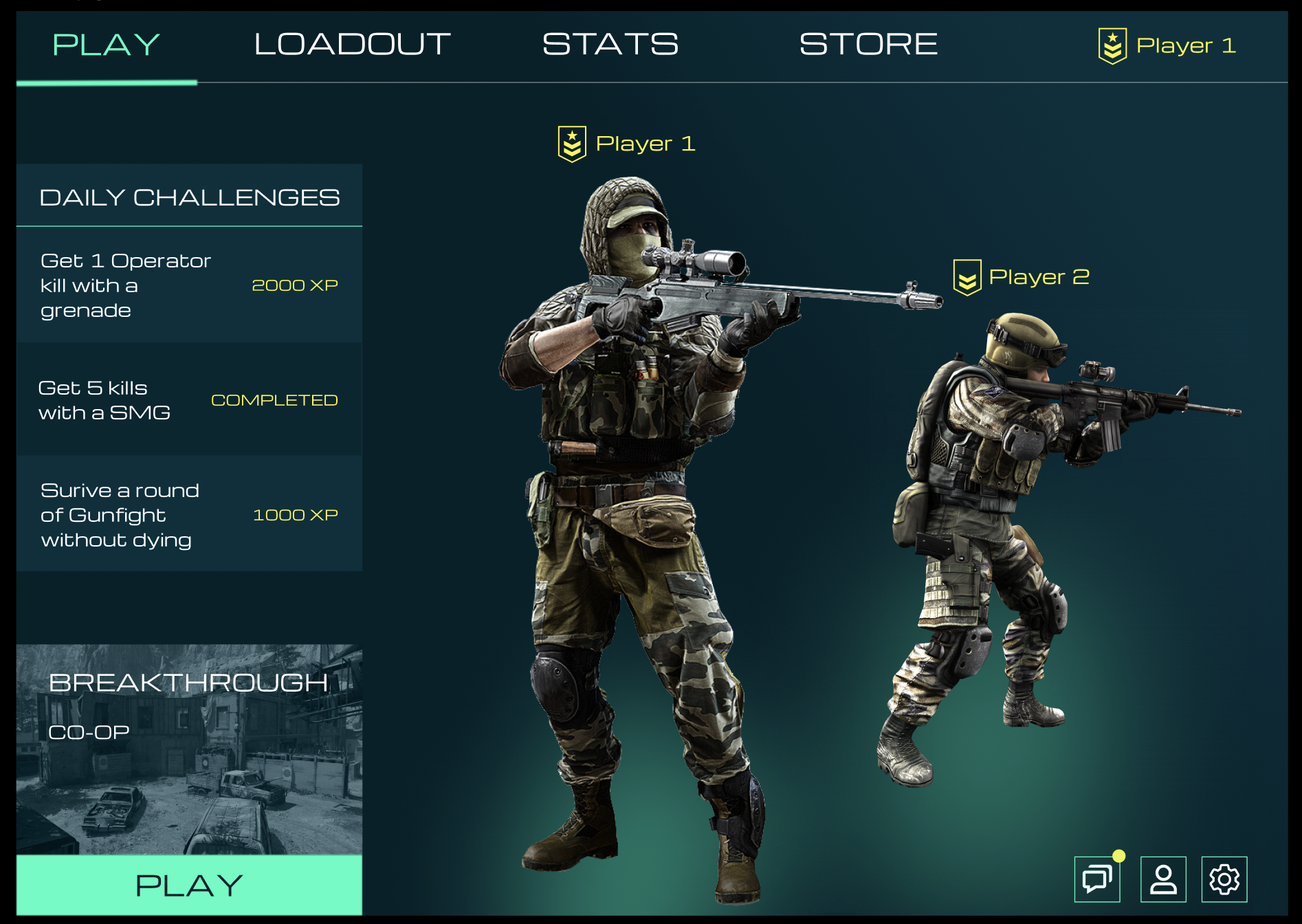Open the STATS tab
The image size is (1302, 924).
(x=608, y=43)
